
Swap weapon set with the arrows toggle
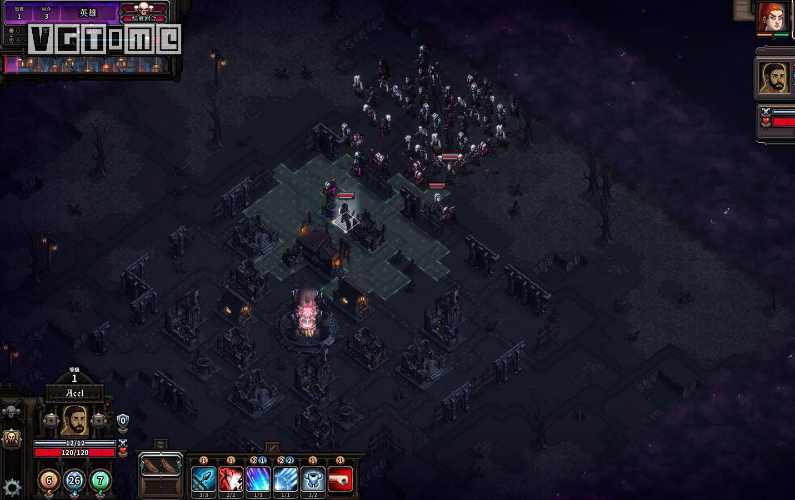(160, 443)
